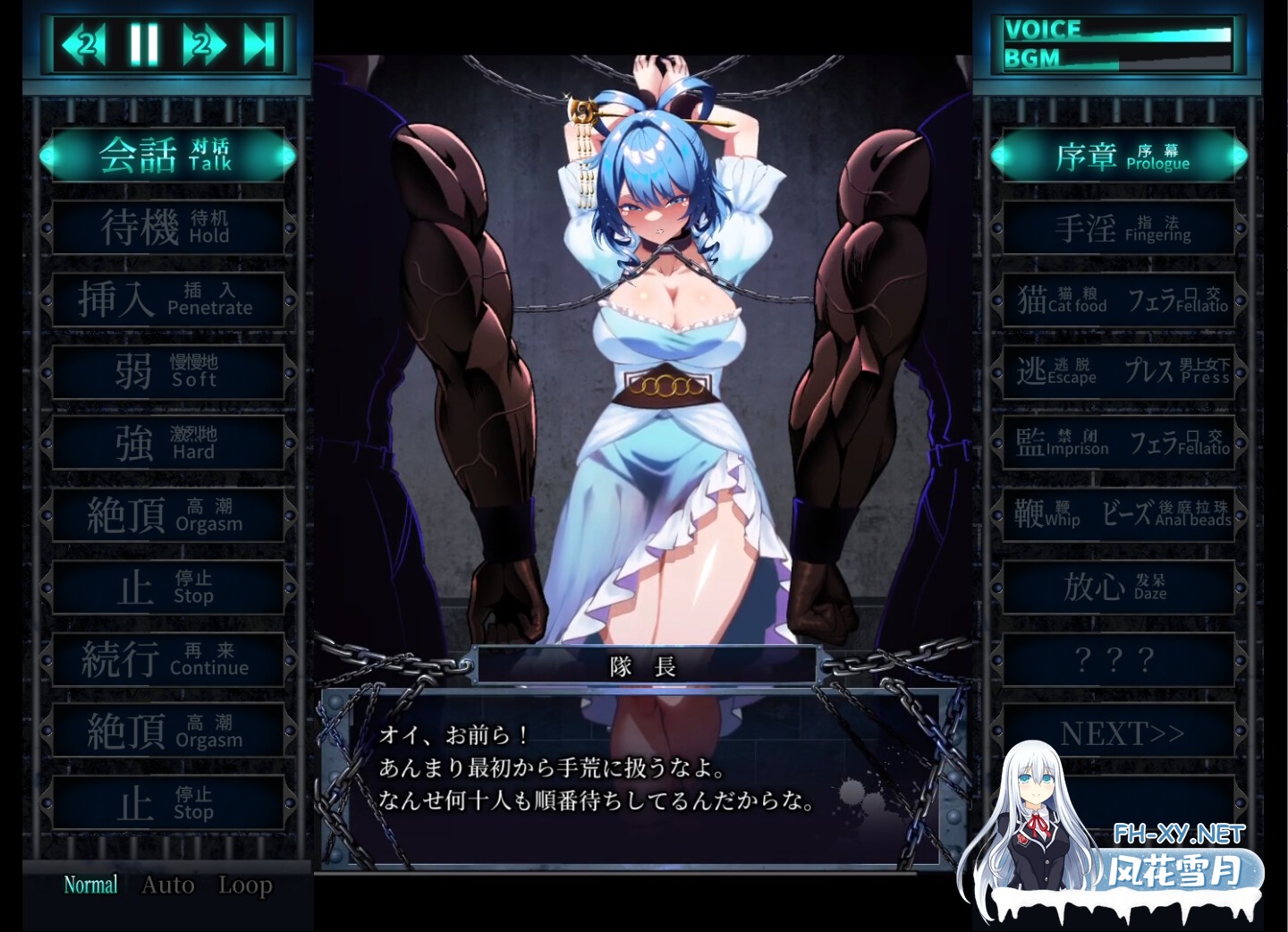Open the 鞭 Whip Anal beads scene

tap(1120, 513)
